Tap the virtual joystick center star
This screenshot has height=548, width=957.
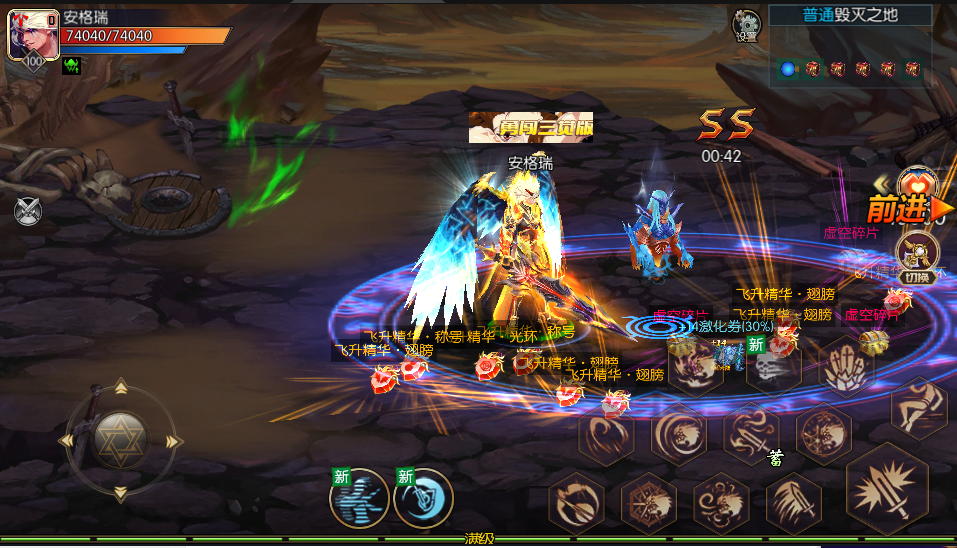[120, 438]
